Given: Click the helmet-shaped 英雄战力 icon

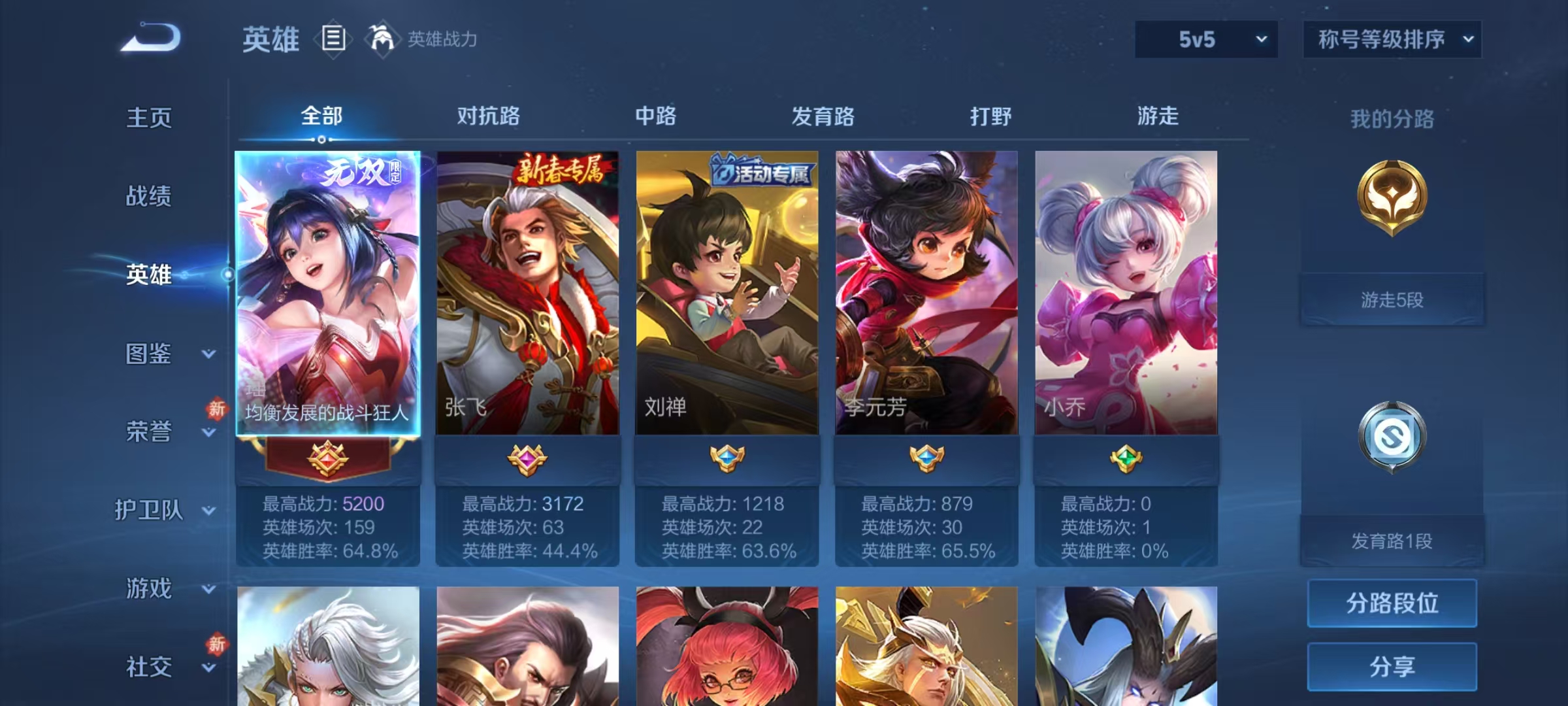Looking at the screenshot, I should click(x=382, y=38).
